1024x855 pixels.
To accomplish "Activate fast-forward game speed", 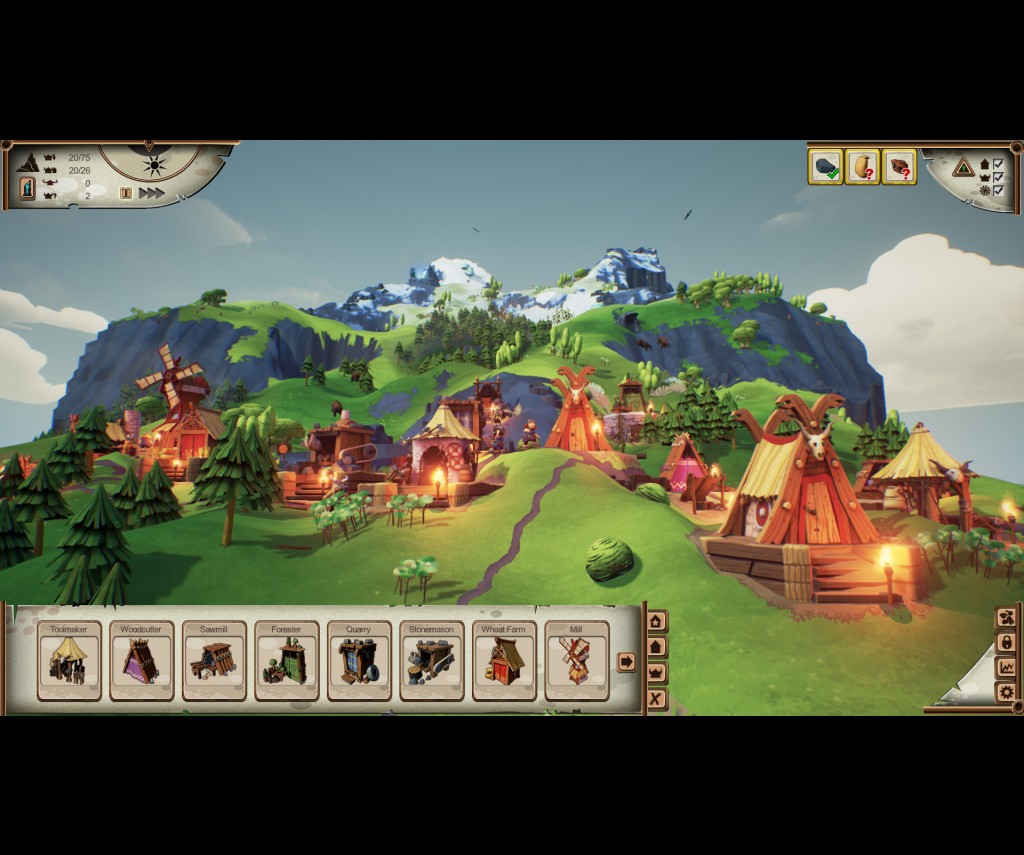I will (152, 193).
